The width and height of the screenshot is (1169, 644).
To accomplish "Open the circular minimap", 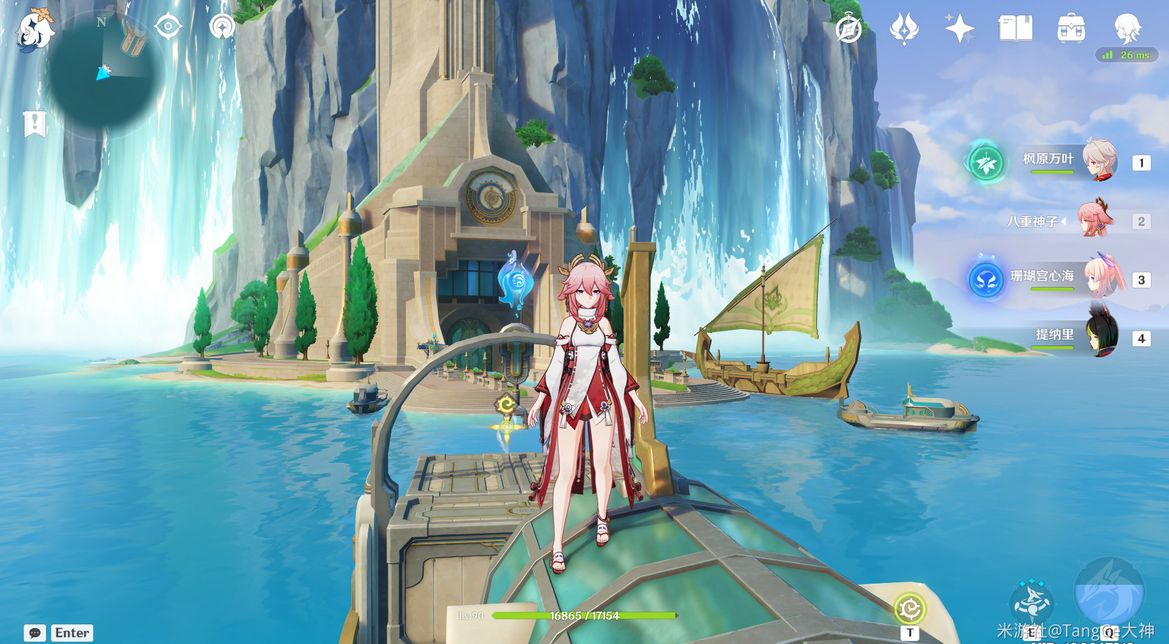I will point(105,70).
